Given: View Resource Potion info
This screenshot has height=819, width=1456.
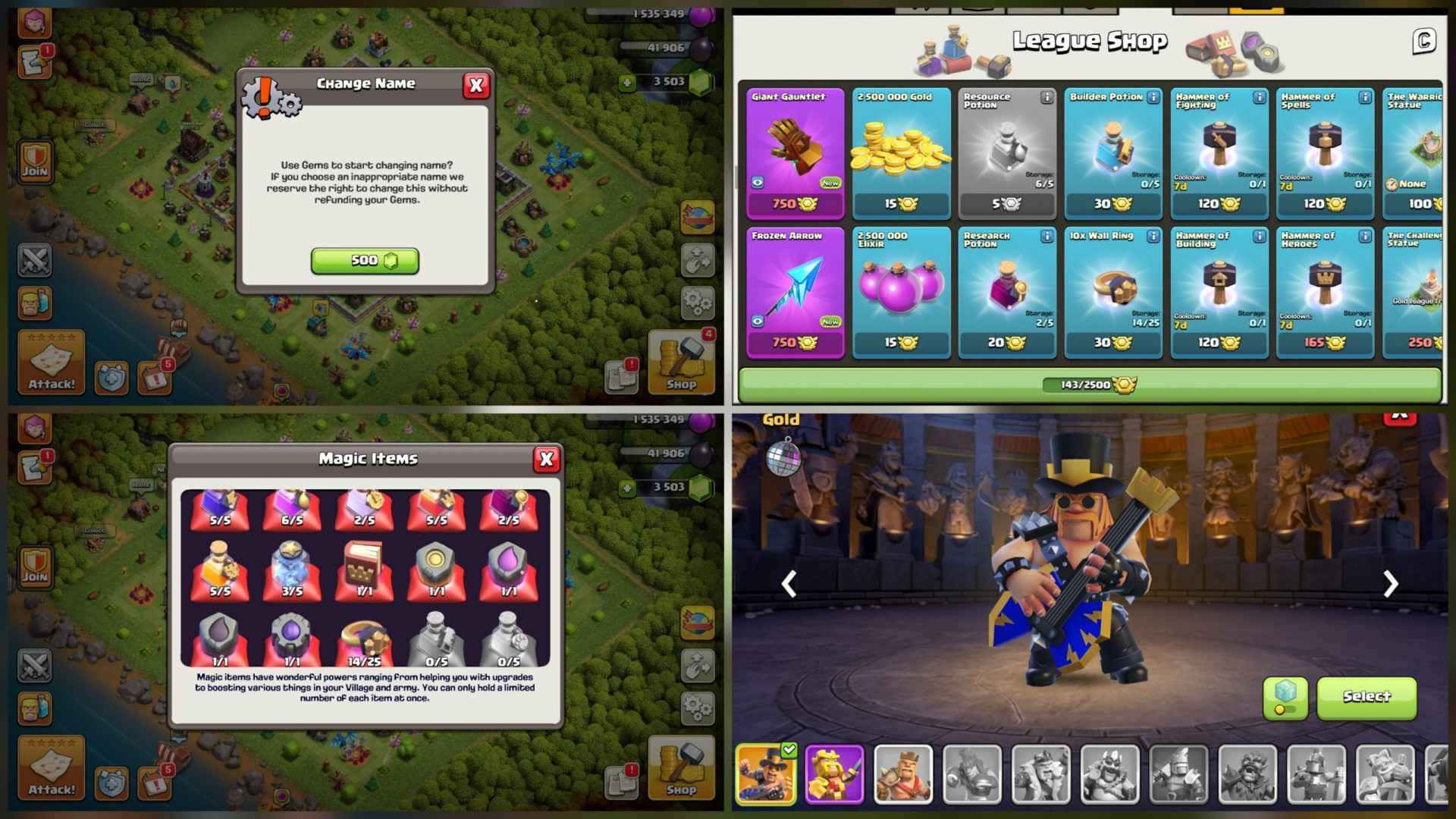Looking at the screenshot, I should tap(1048, 99).
